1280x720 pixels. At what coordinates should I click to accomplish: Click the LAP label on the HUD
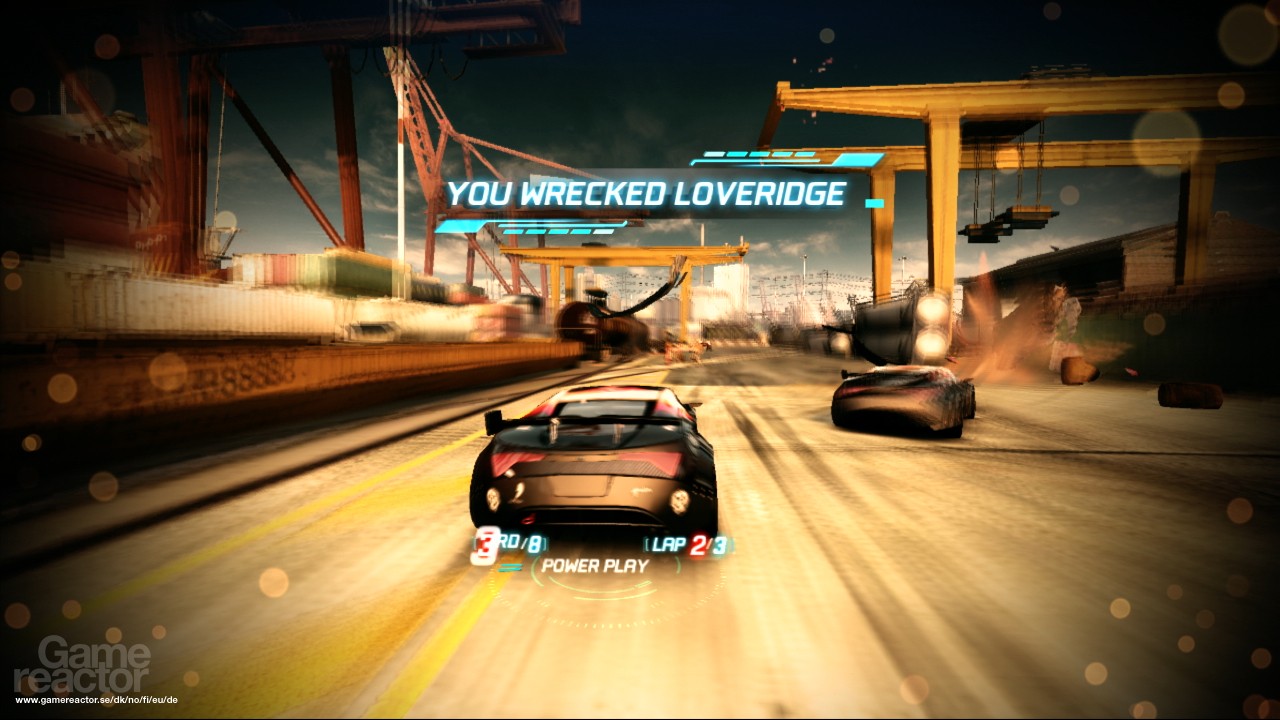coord(667,544)
